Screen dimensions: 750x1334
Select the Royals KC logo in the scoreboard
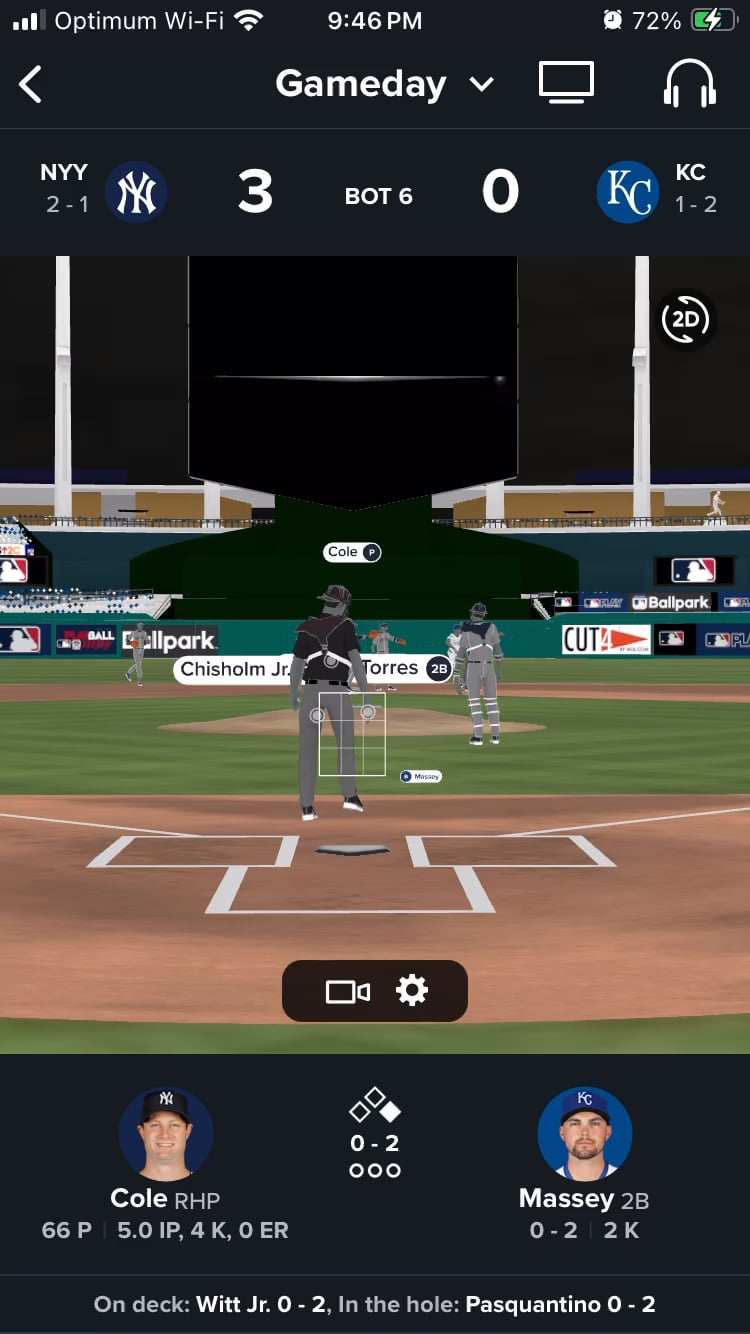(x=628, y=192)
